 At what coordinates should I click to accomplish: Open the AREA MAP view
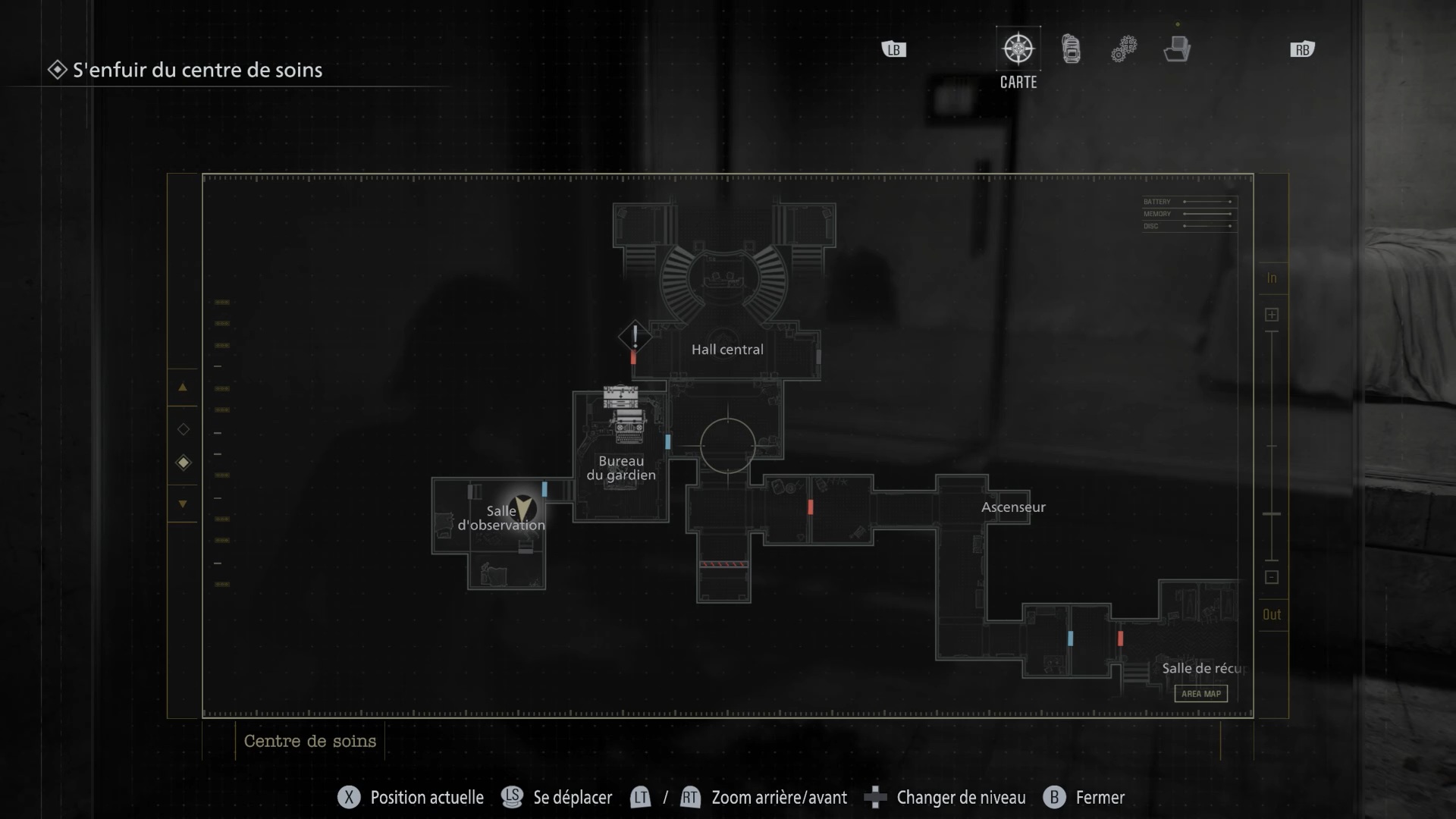1200,693
